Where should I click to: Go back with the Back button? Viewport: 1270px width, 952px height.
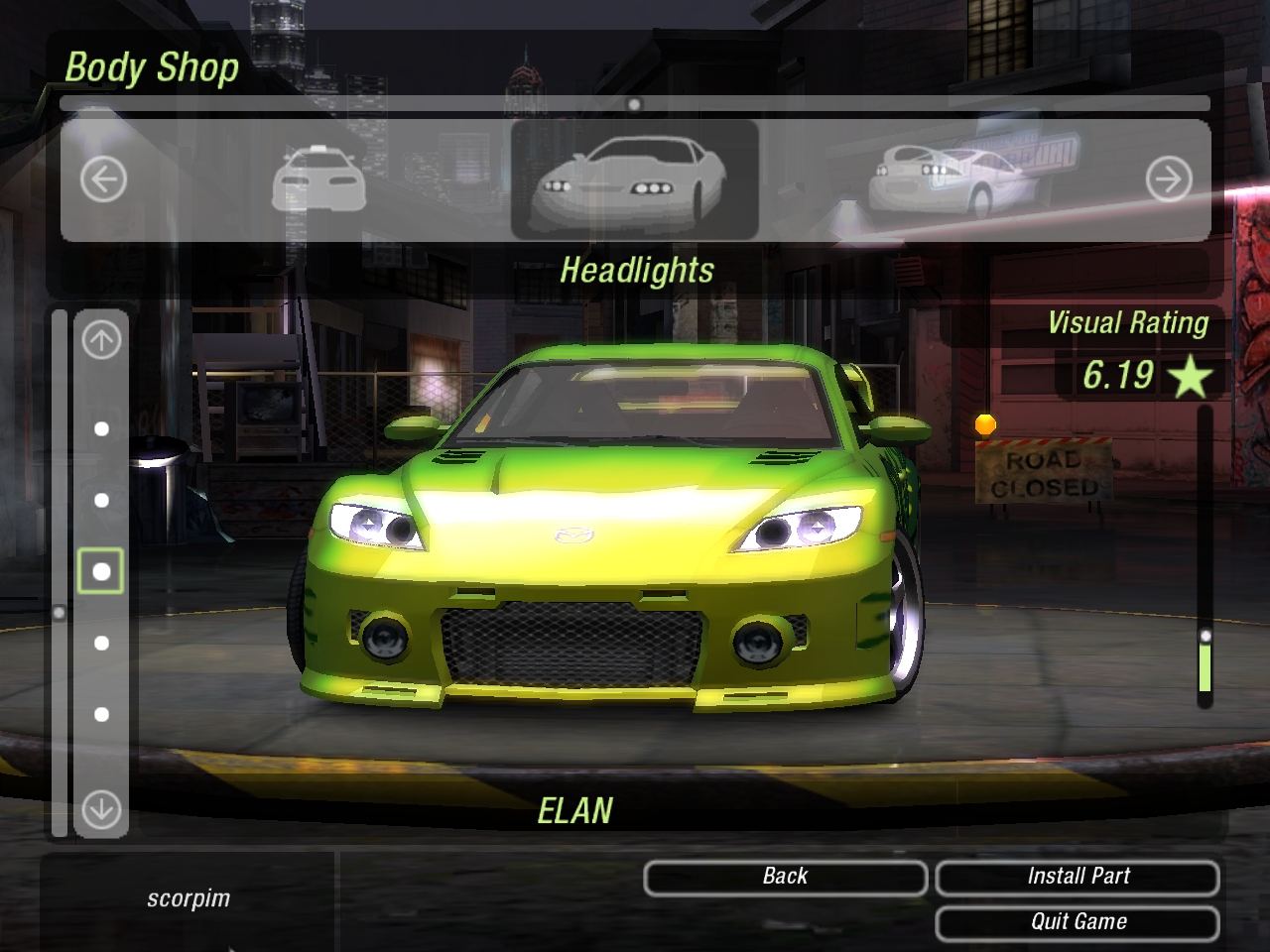tap(785, 877)
